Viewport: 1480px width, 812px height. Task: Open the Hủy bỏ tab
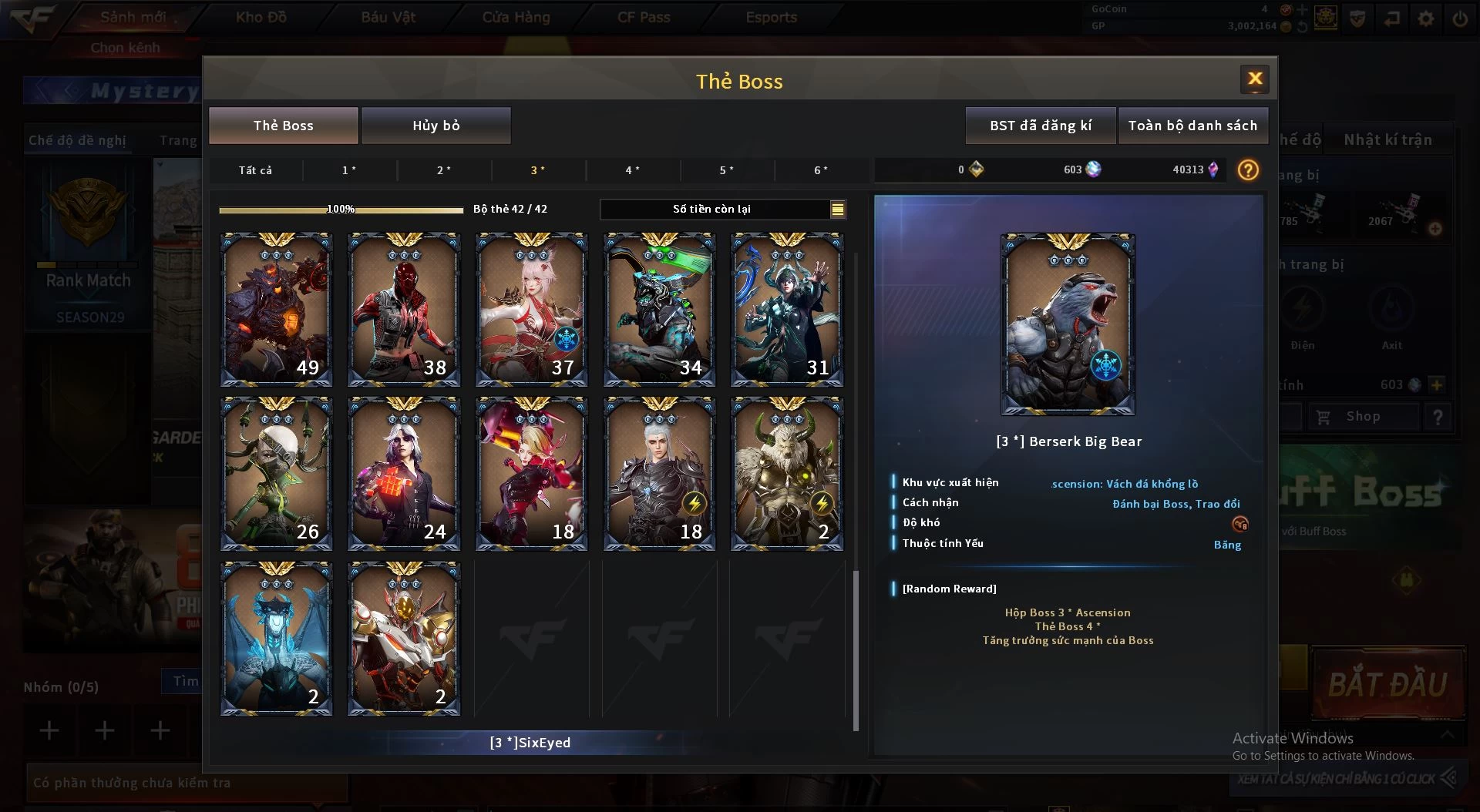tap(436, 126)
